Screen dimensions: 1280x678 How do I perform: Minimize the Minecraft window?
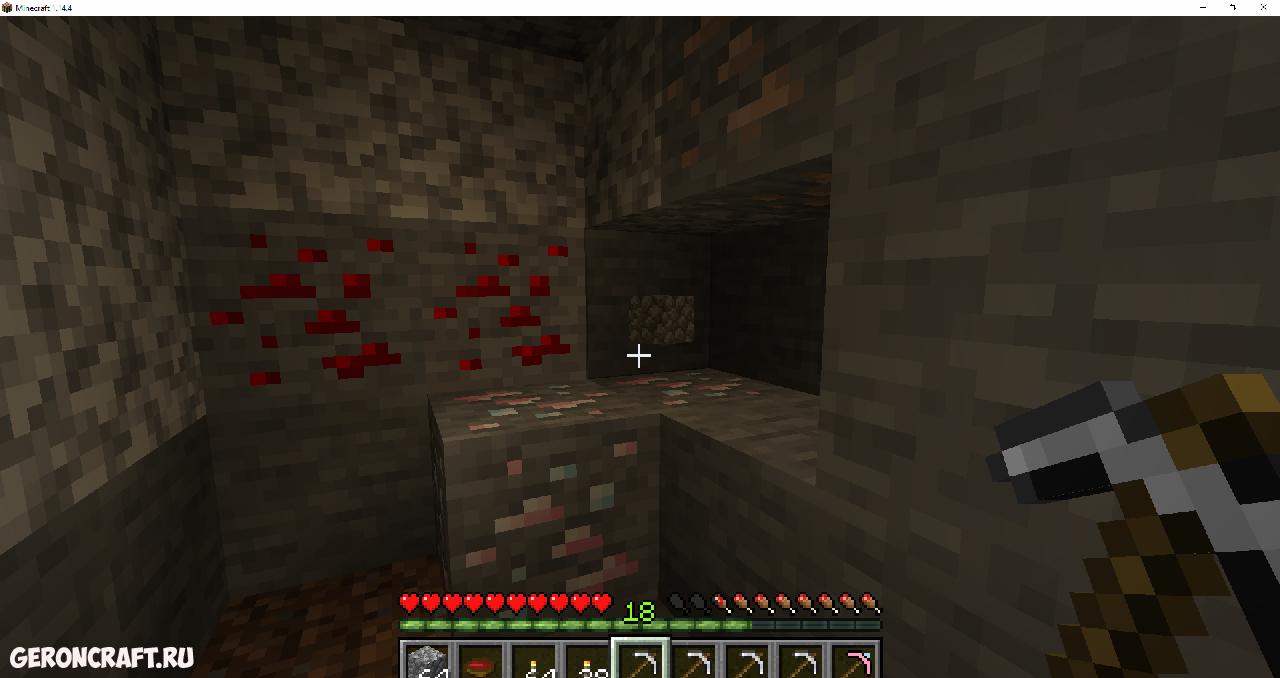pos(1202,7)
